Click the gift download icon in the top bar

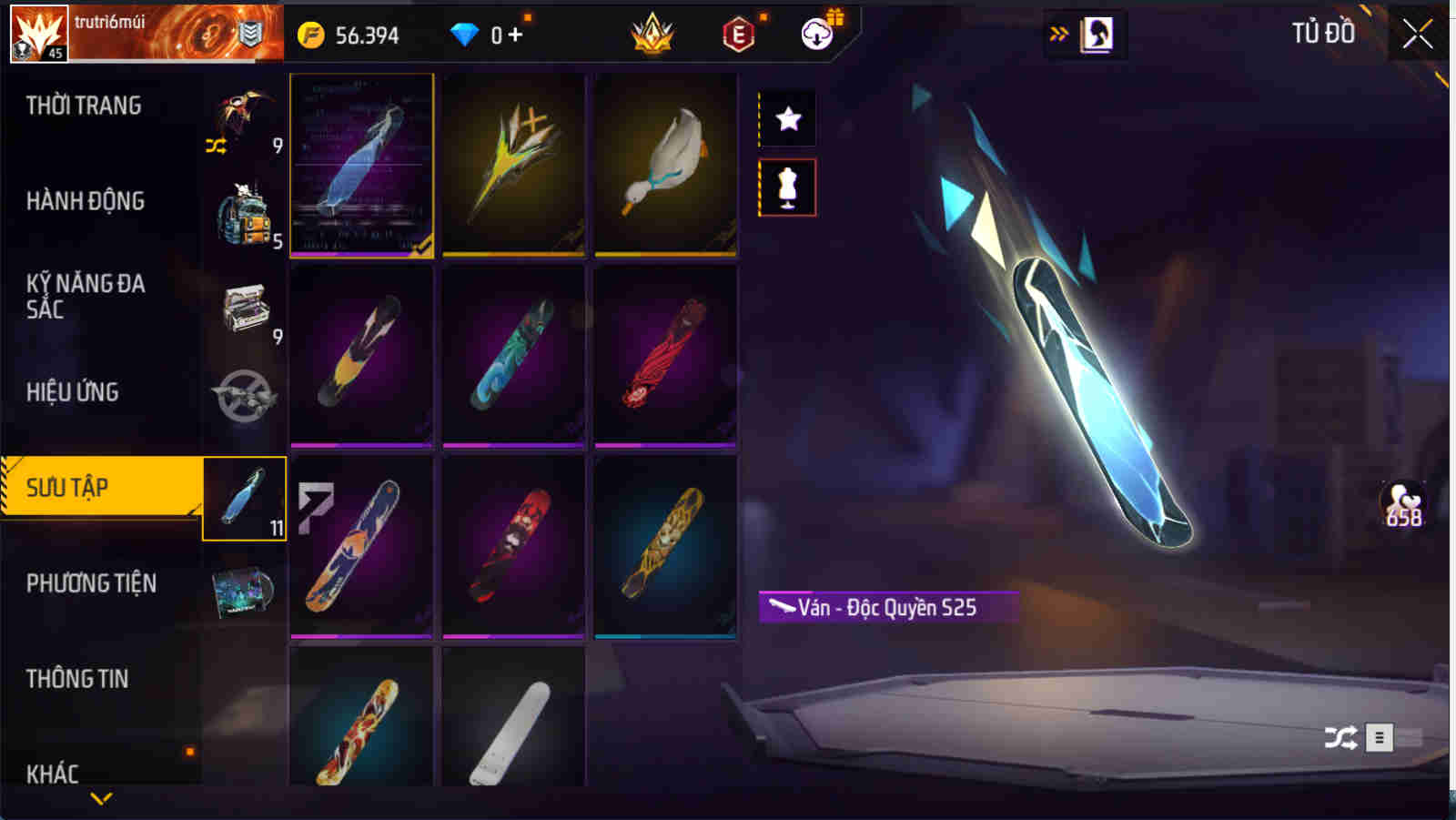tap(818, 35)
